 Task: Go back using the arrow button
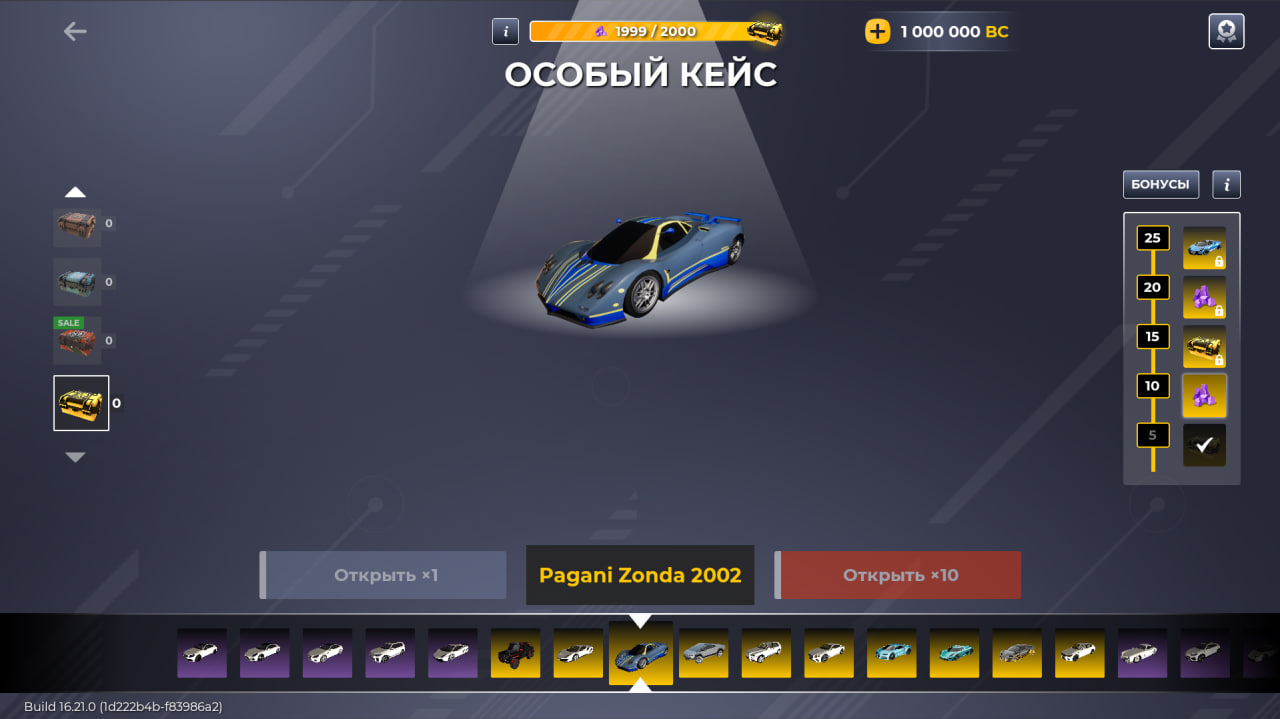(75, 32)
